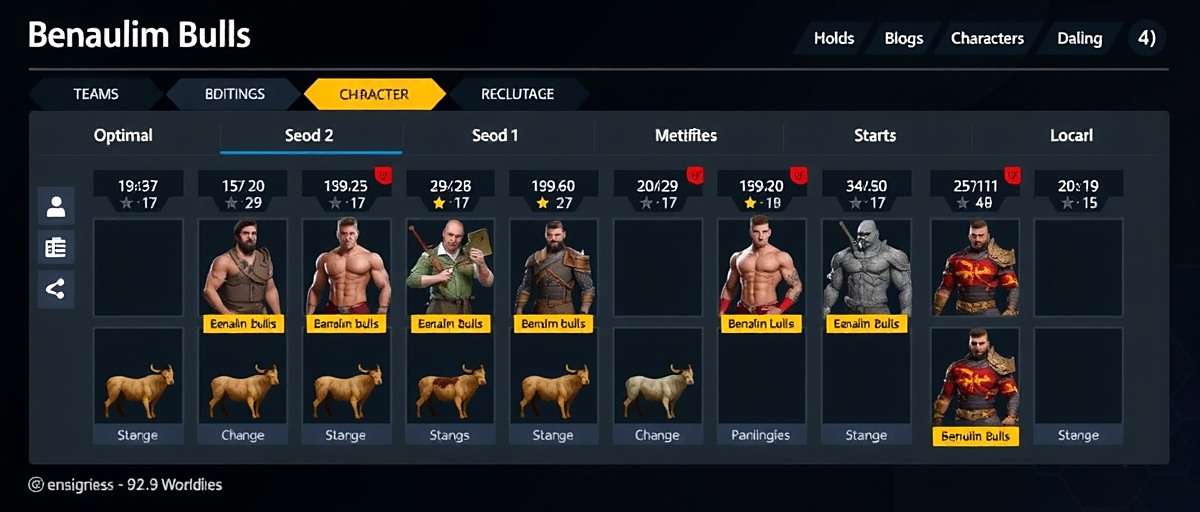This screenshot has height=512, width=1200.
Task: Click the share sidebar icon
Action: [56, 290]
